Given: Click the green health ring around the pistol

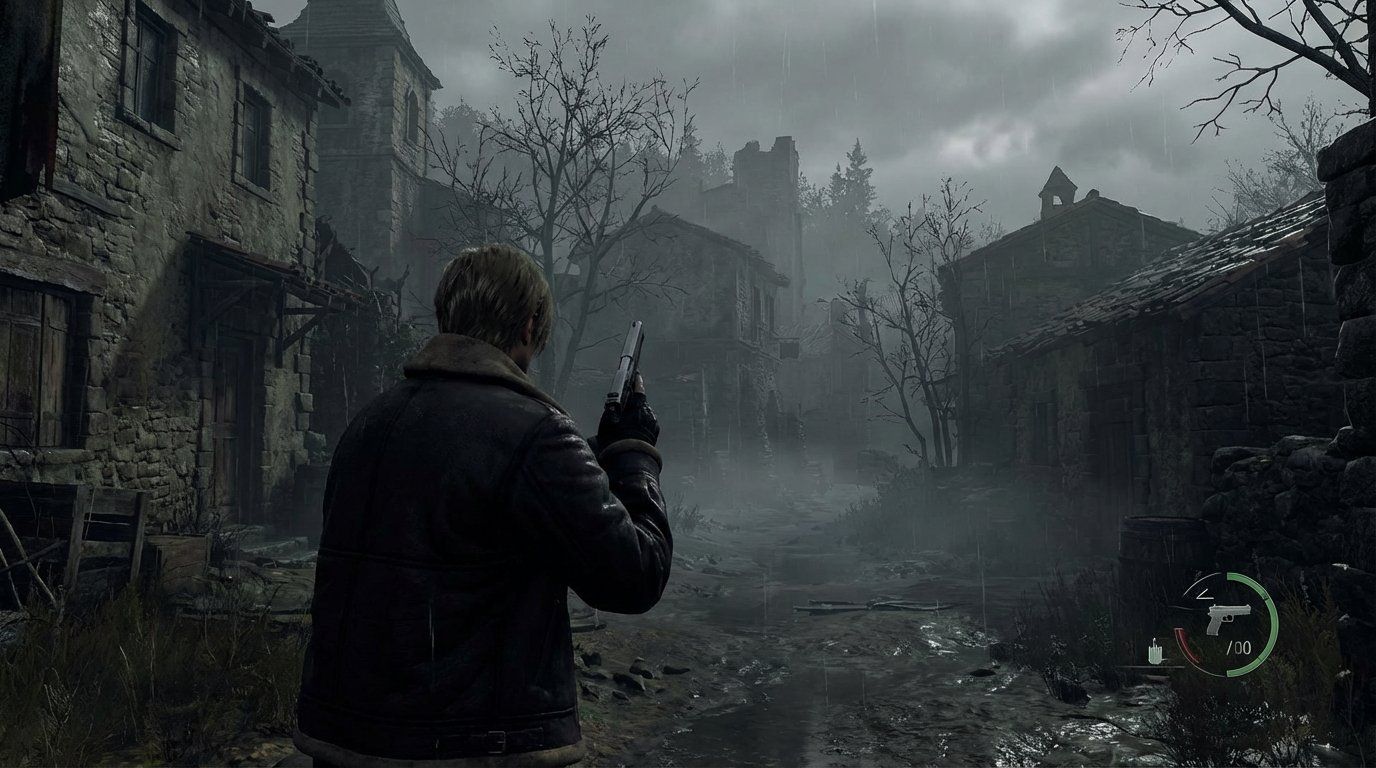Looking at the screenshot, I should pos(1274,624).
